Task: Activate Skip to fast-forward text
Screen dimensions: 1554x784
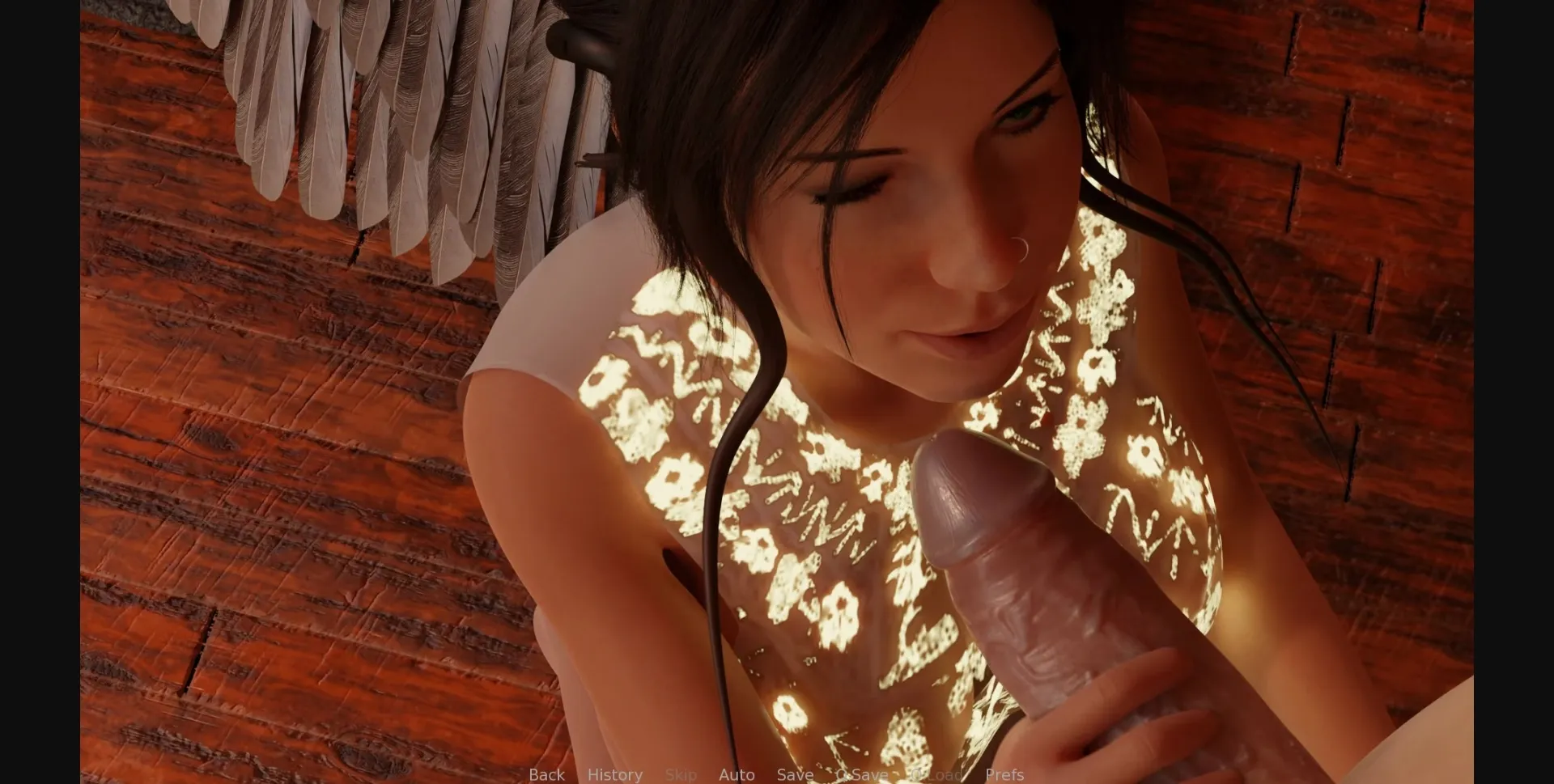Action: coord(681,773)
